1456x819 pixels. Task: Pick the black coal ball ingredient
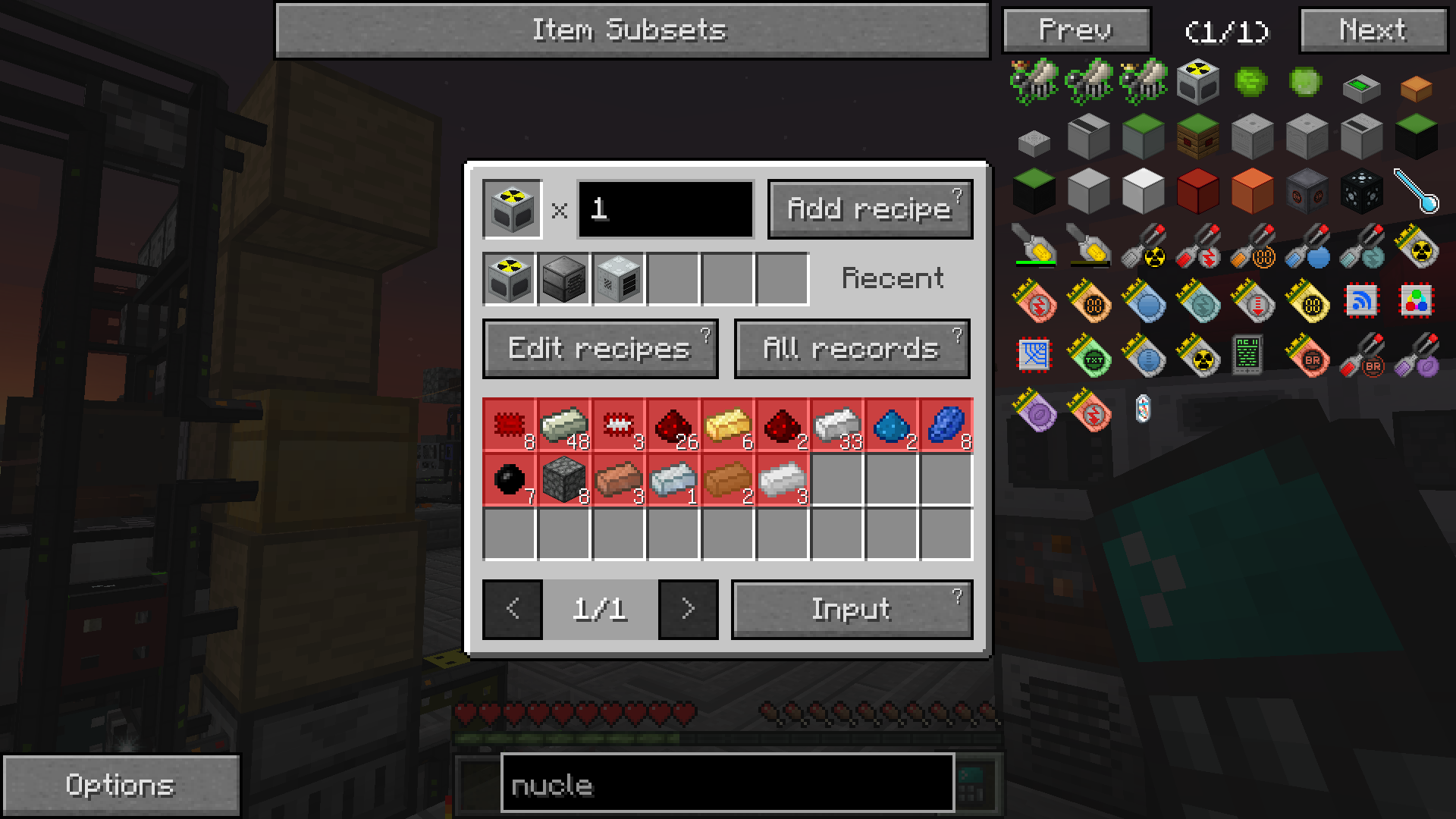point(509,480)
